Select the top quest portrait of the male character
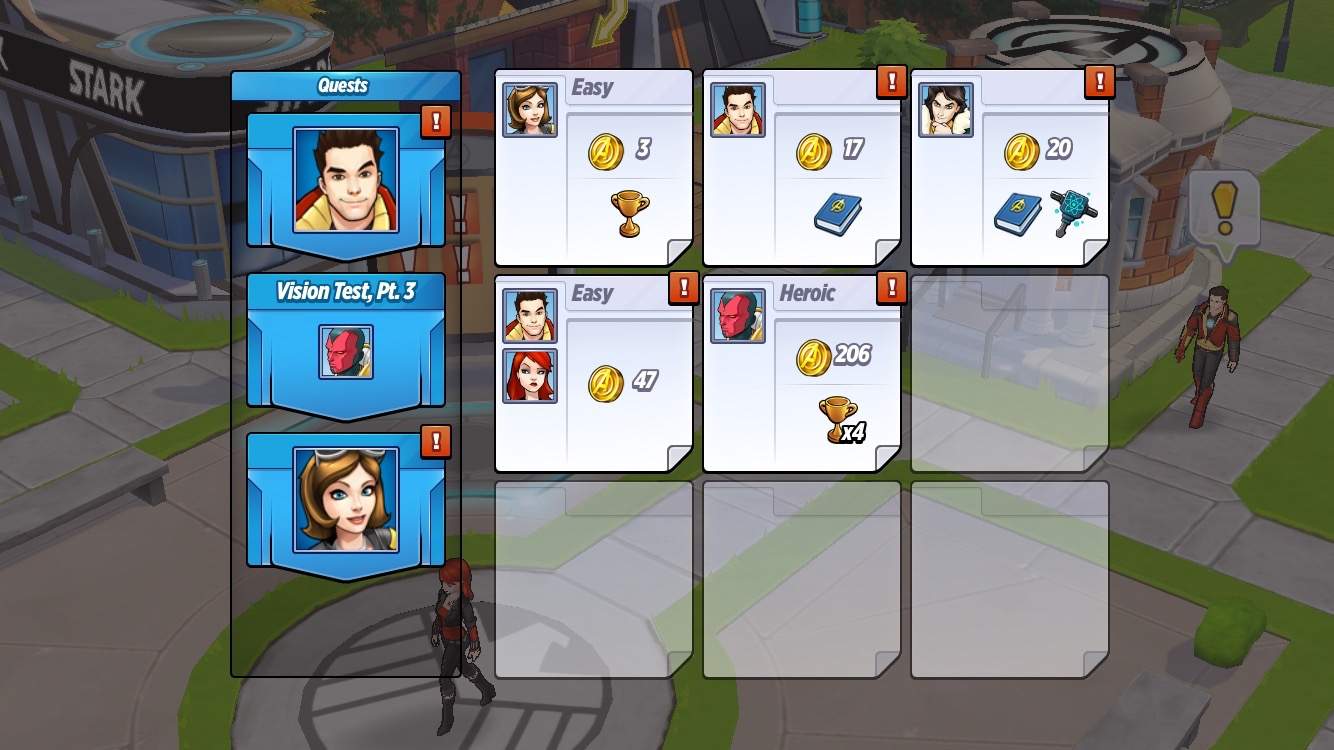 coord(345,180)
